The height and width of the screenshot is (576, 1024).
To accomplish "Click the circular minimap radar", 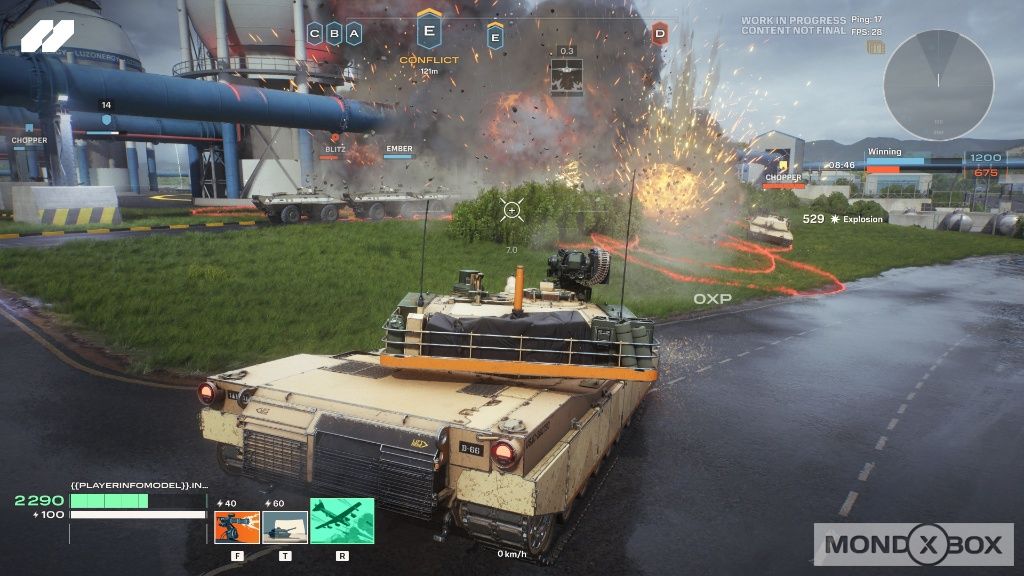I will tap(938, 85).
